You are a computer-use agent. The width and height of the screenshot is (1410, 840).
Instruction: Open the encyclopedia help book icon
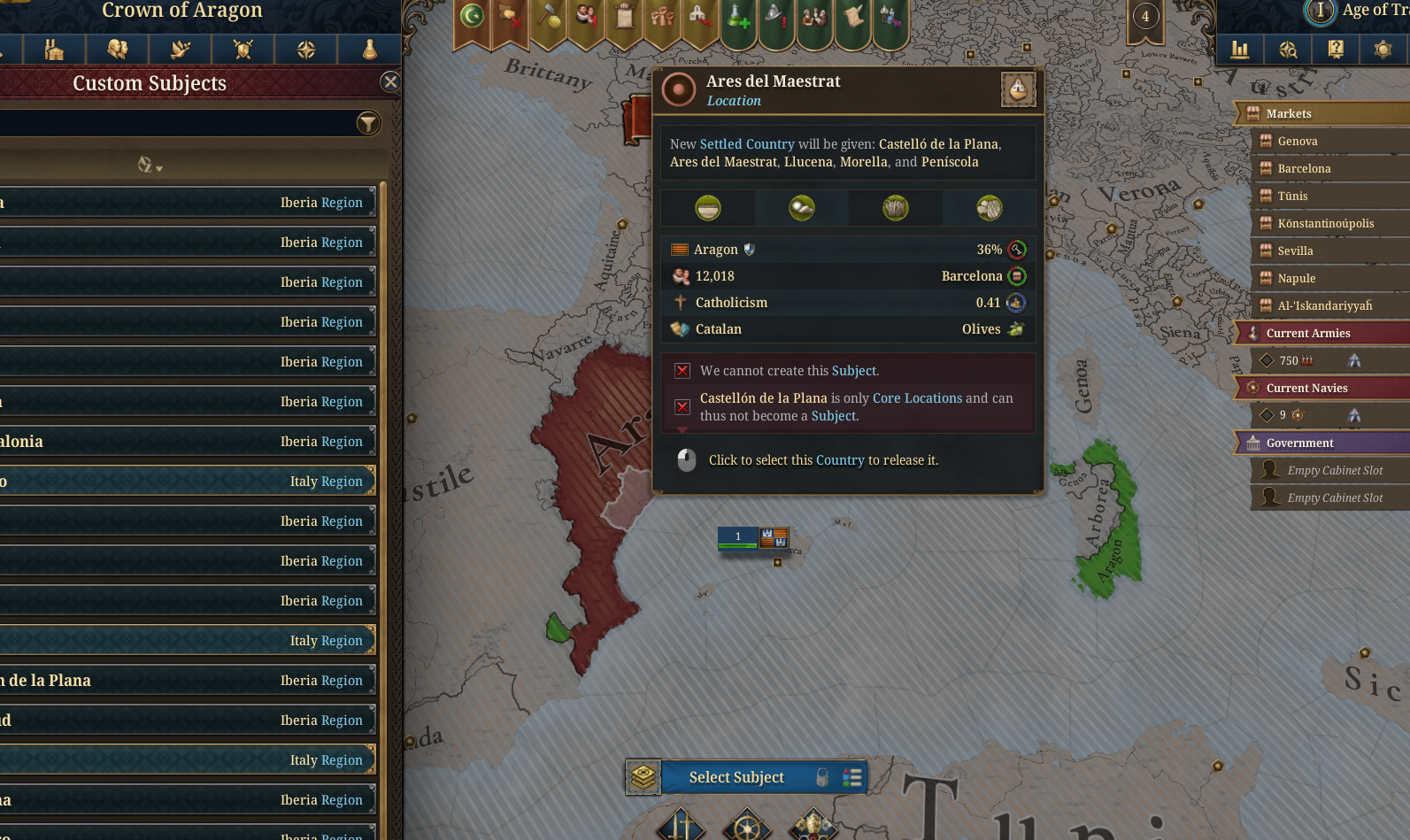click(x=1335, y=50)
